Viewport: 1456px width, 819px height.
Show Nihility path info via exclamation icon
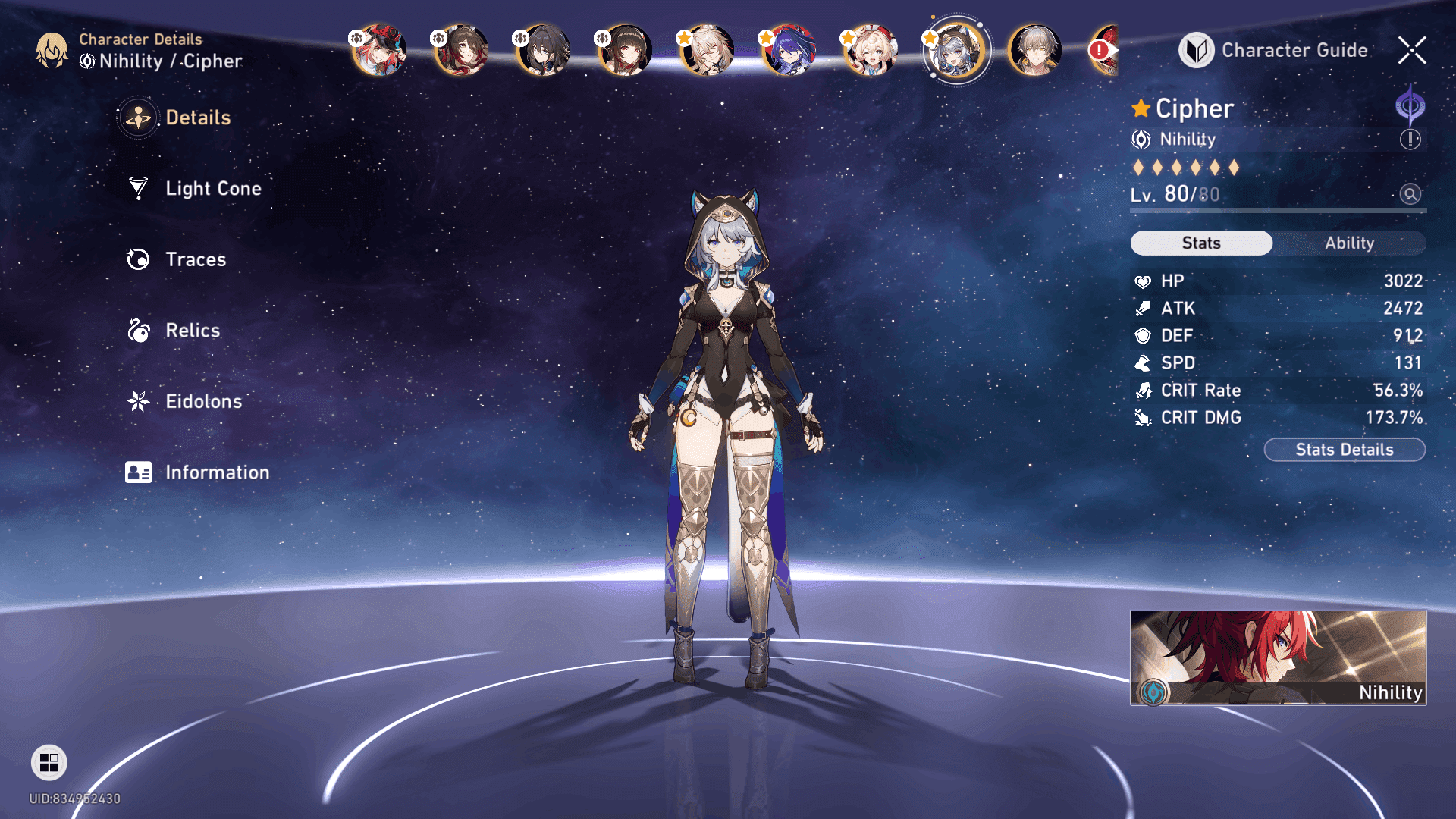[1410, 140]
